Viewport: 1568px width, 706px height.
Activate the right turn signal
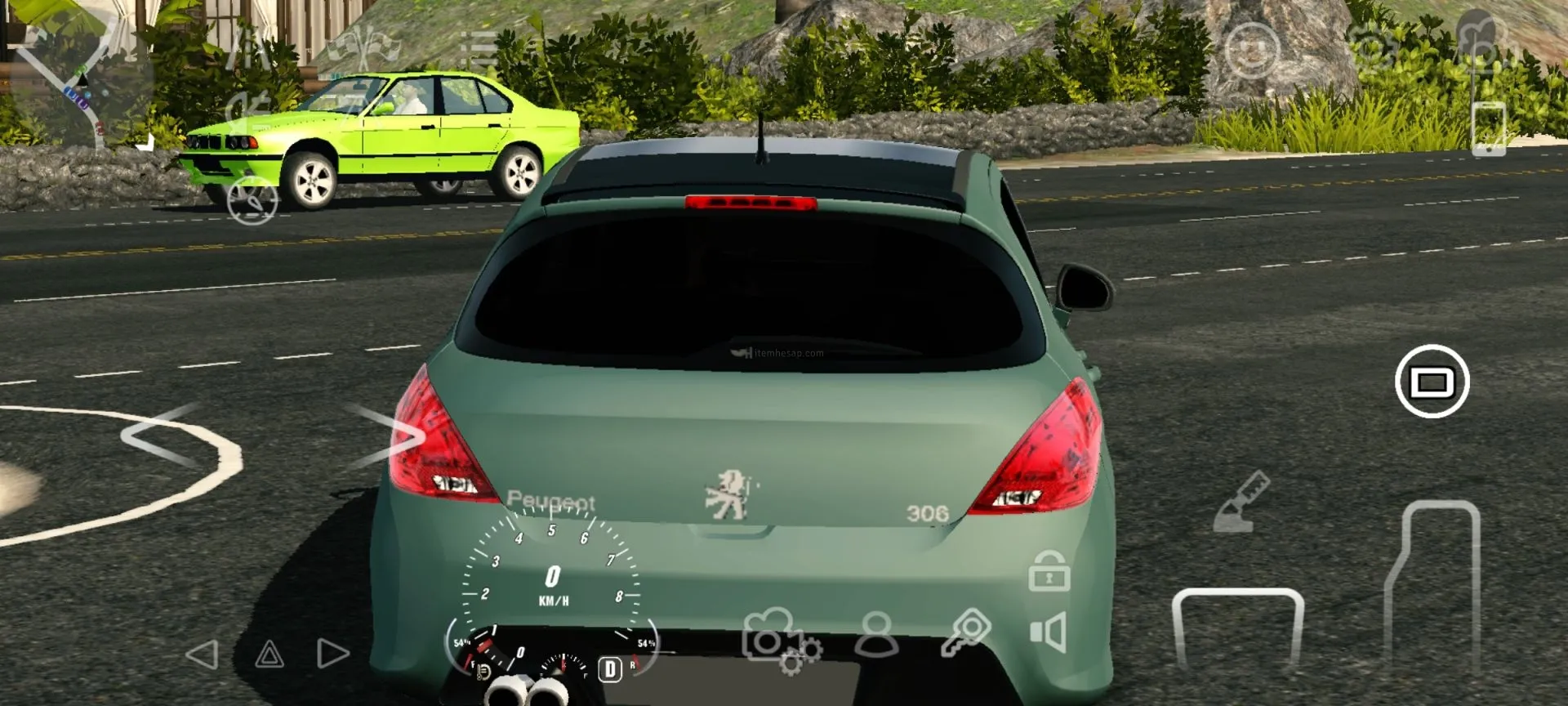332,654
